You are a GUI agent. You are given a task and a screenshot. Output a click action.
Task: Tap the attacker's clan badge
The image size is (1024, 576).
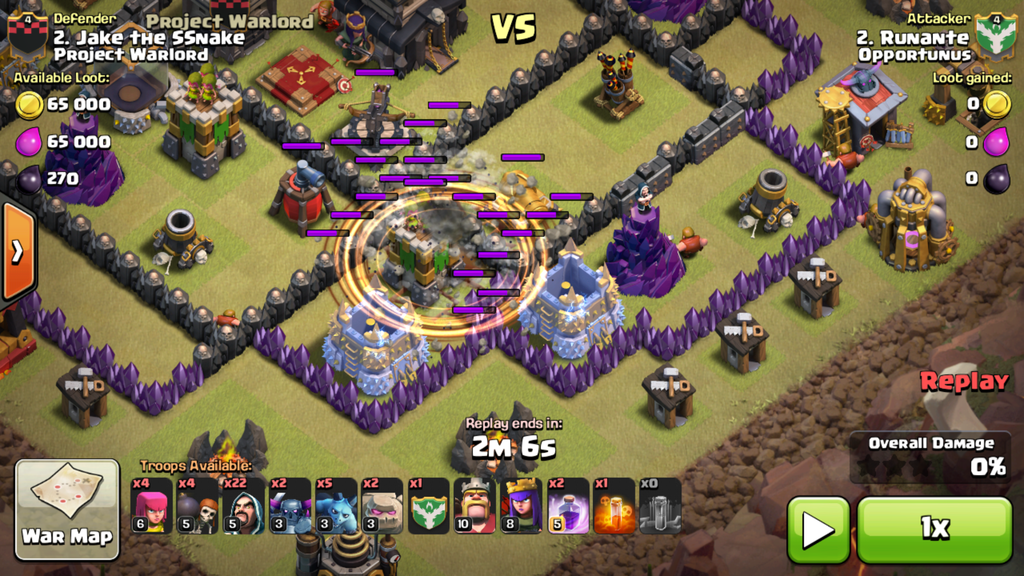pyautogui.click(x=995, y=35)
